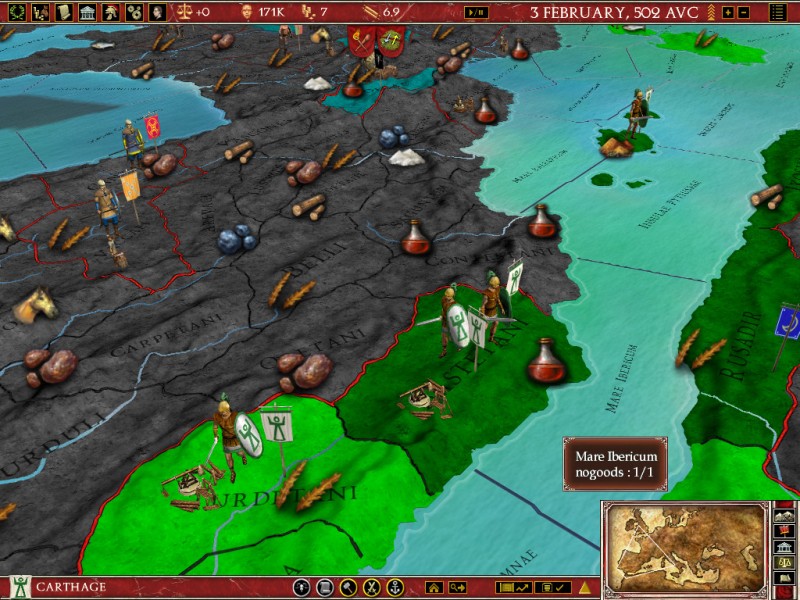Click the magnifier find province button
Viewport: 800px width, 600px height.
point(457,587)
